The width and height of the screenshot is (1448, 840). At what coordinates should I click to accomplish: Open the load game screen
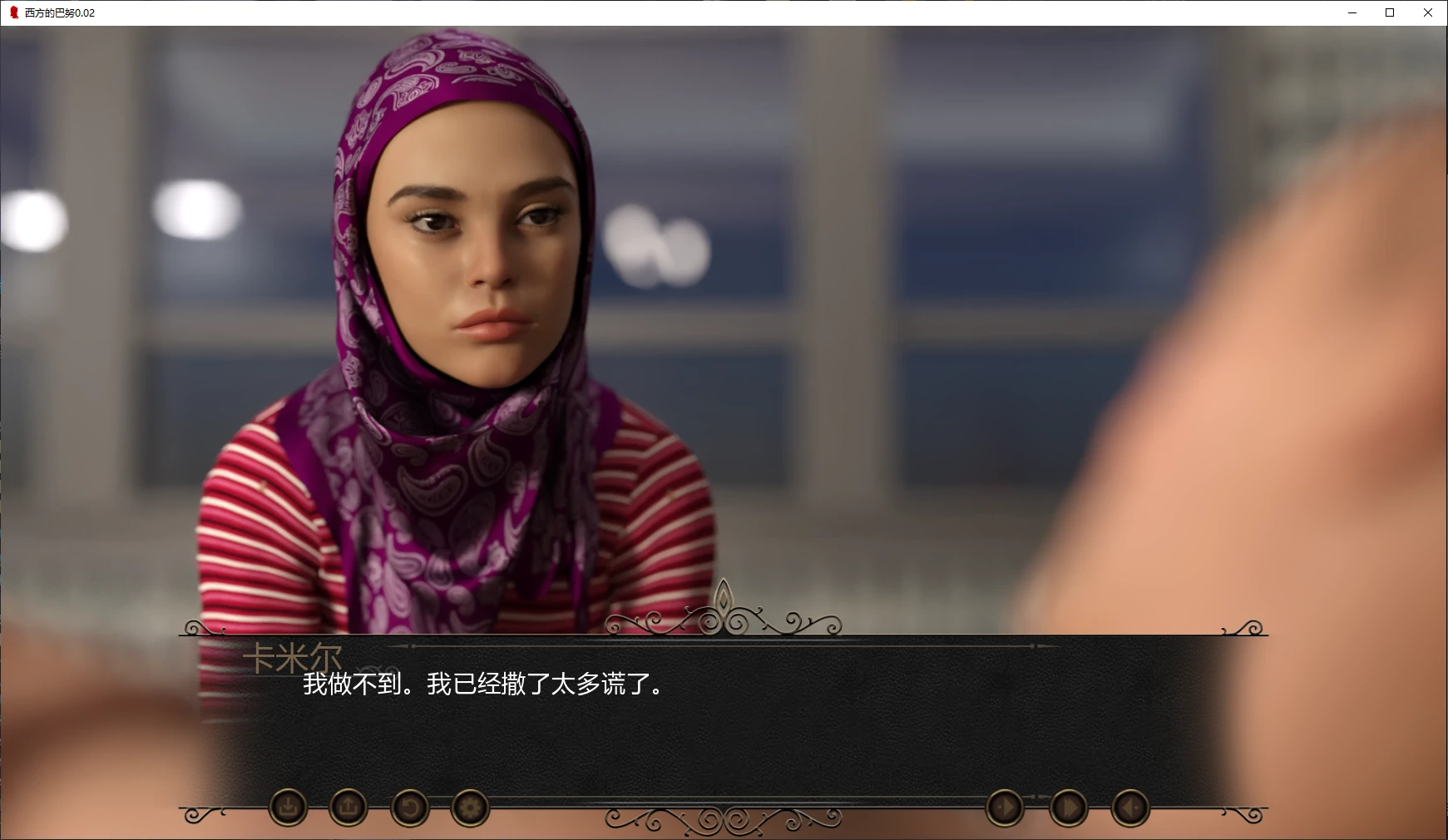point(348,808)
